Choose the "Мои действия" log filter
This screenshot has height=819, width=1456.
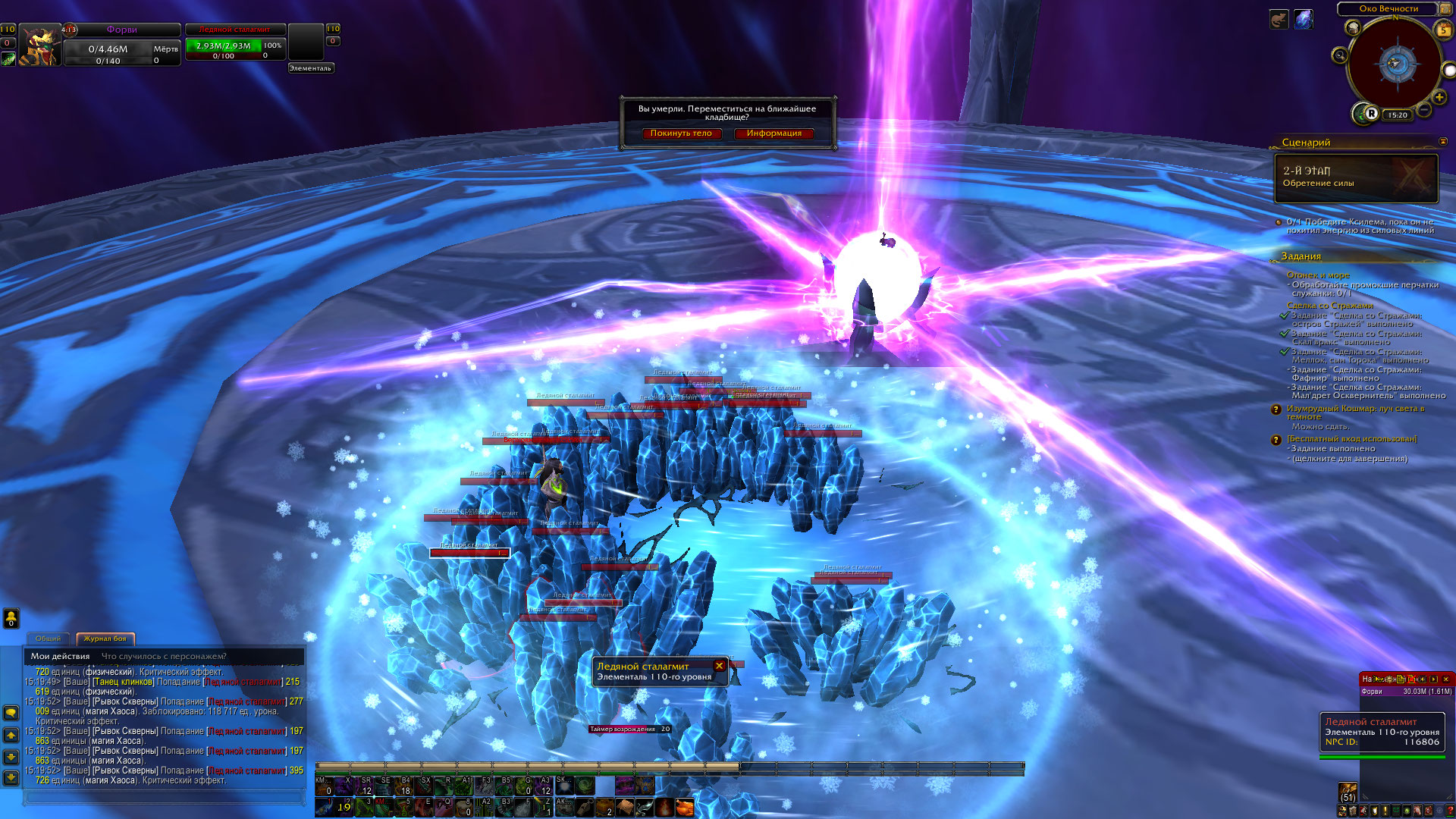(x=60, y=656)
